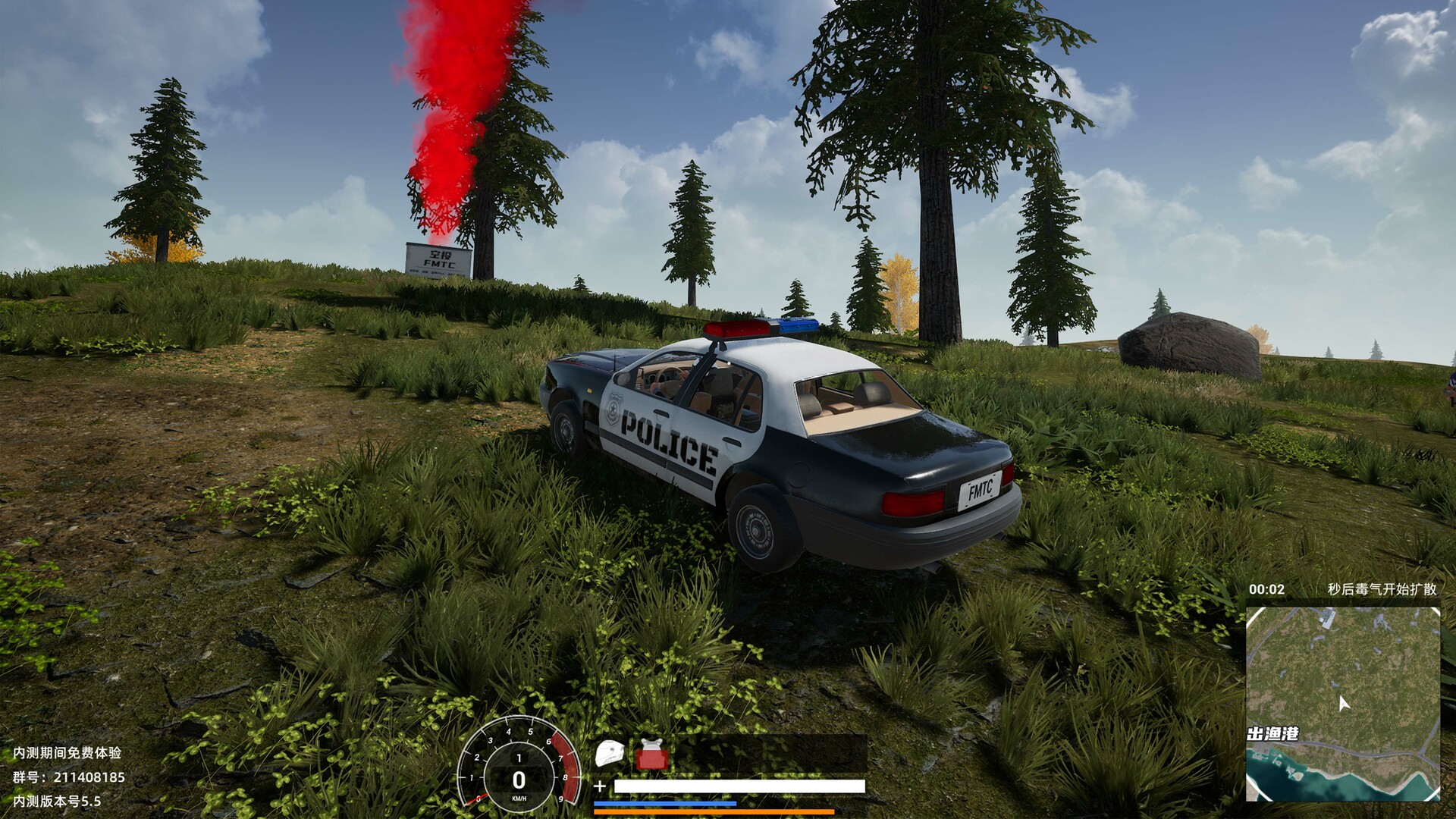The height and width of the screenshot is (819, 1456).
Task: Click the white health bar
Action: point(739,785)
